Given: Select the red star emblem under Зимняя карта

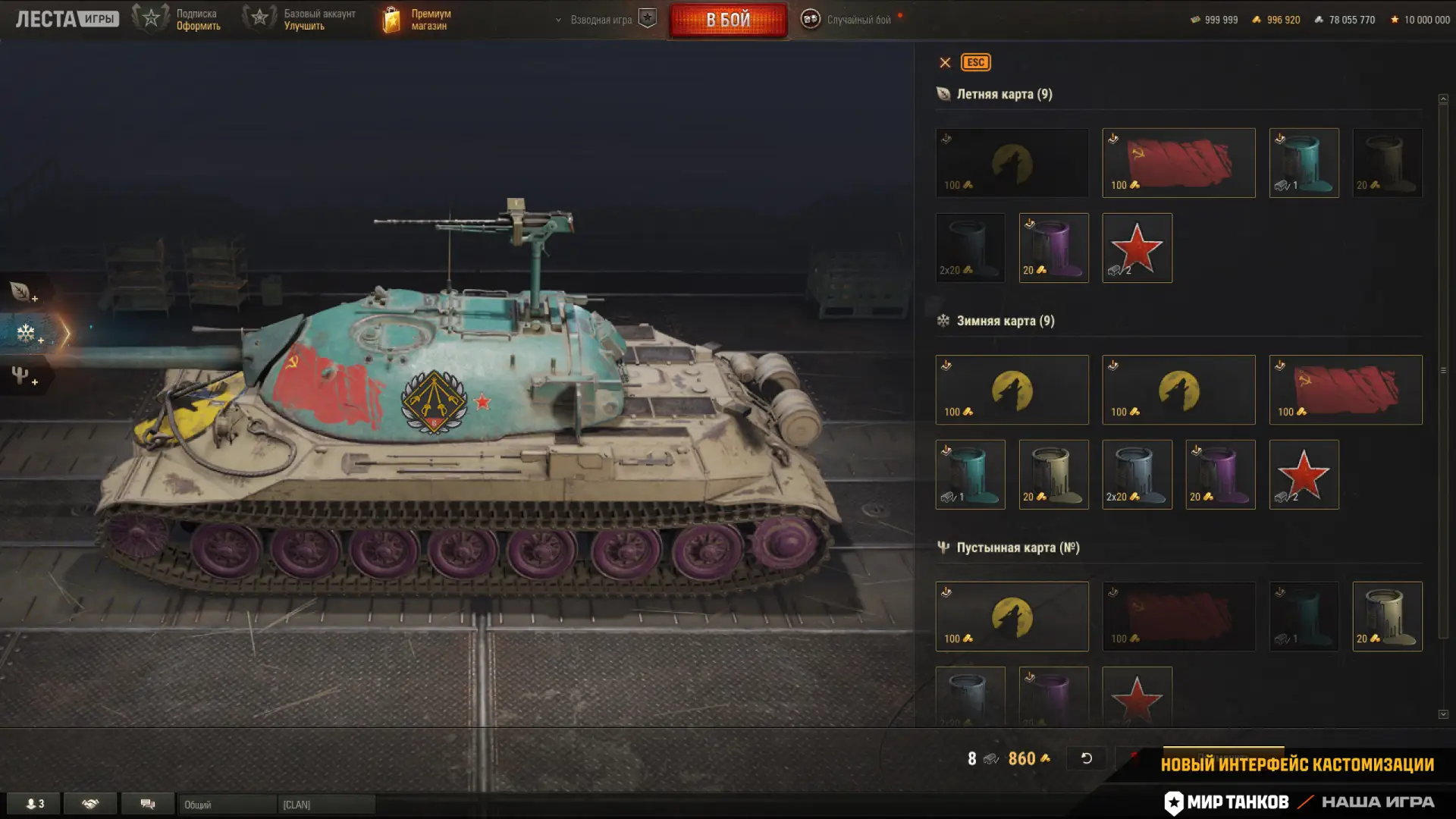Looking at the screenshot, I should point(1304,475).
